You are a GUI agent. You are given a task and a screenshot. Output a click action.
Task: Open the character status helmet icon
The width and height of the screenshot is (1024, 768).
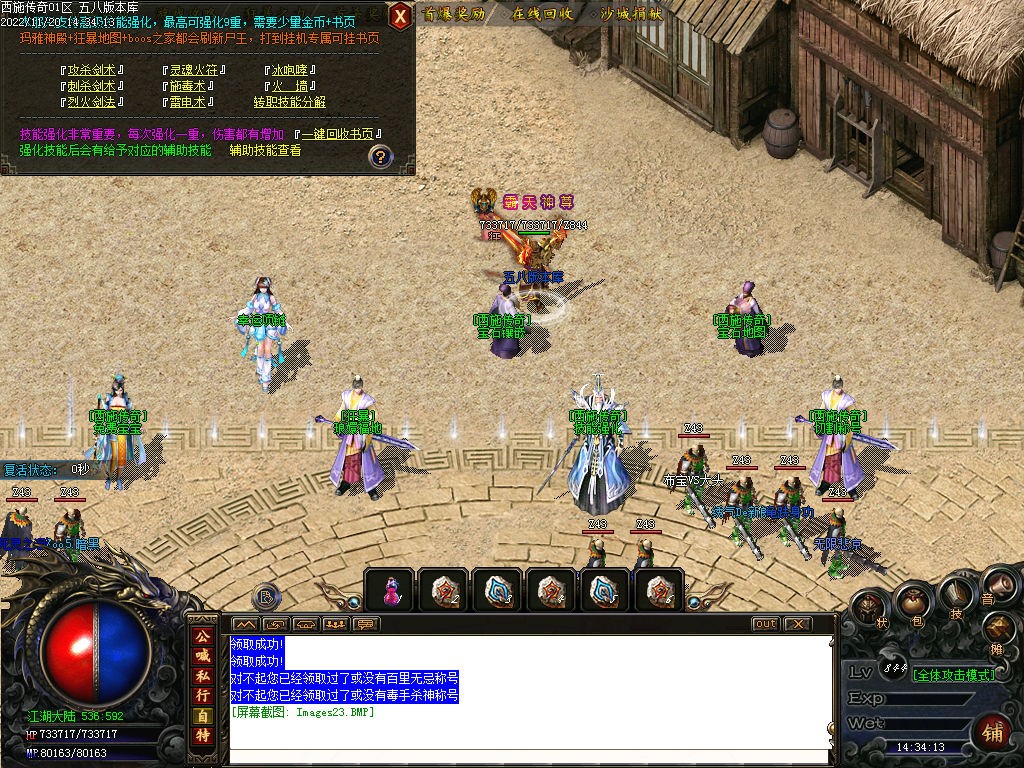[871, 604]
